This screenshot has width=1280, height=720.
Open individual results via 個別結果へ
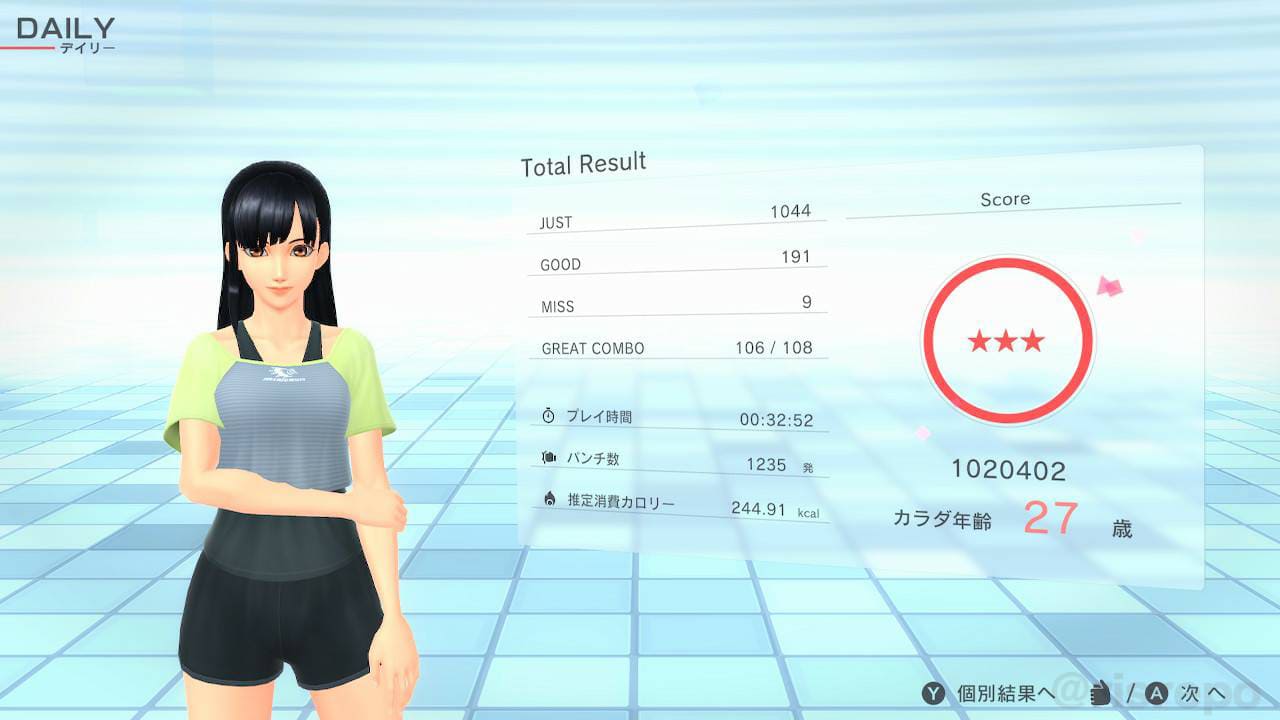coord(1003,693)
